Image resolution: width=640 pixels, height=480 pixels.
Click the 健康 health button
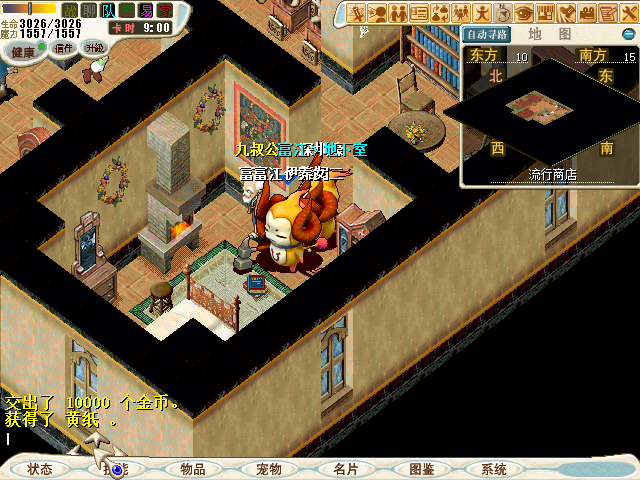point(23,51)
